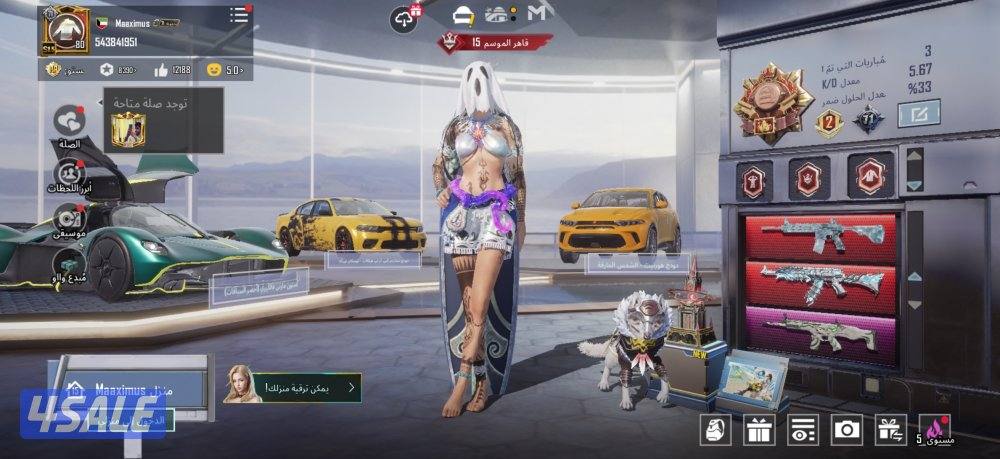
Task: Select the purple weapon skin slot
Action: [820, 331]
